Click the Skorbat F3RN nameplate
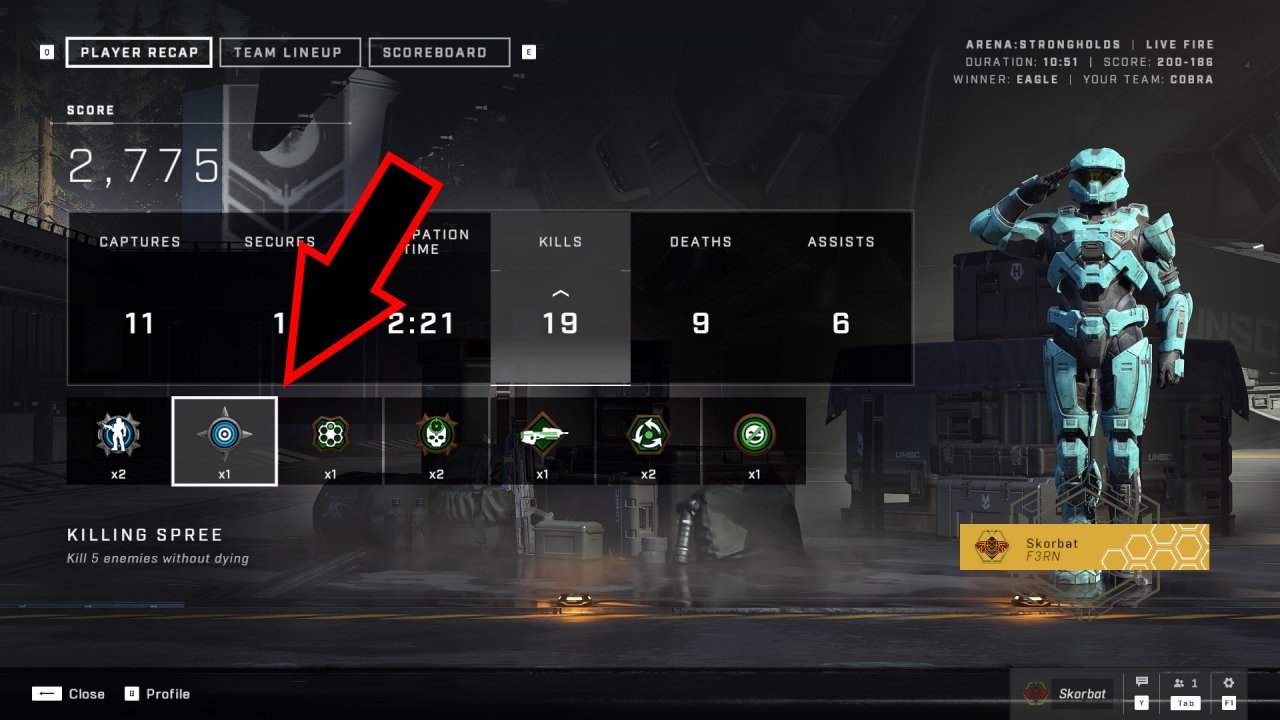 pos(1084,547)
